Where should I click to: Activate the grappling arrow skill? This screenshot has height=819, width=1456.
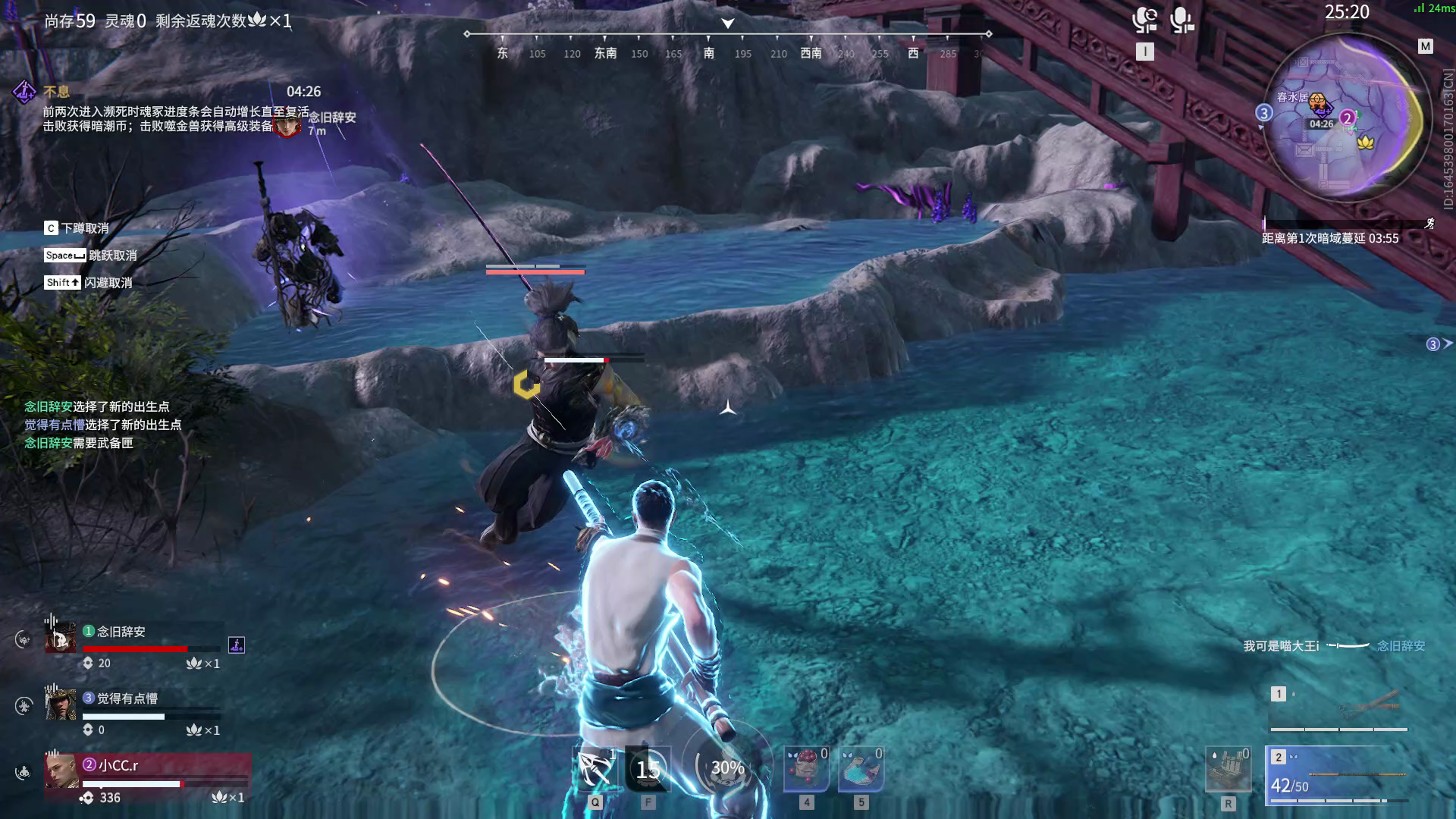(x=596, y=769)
